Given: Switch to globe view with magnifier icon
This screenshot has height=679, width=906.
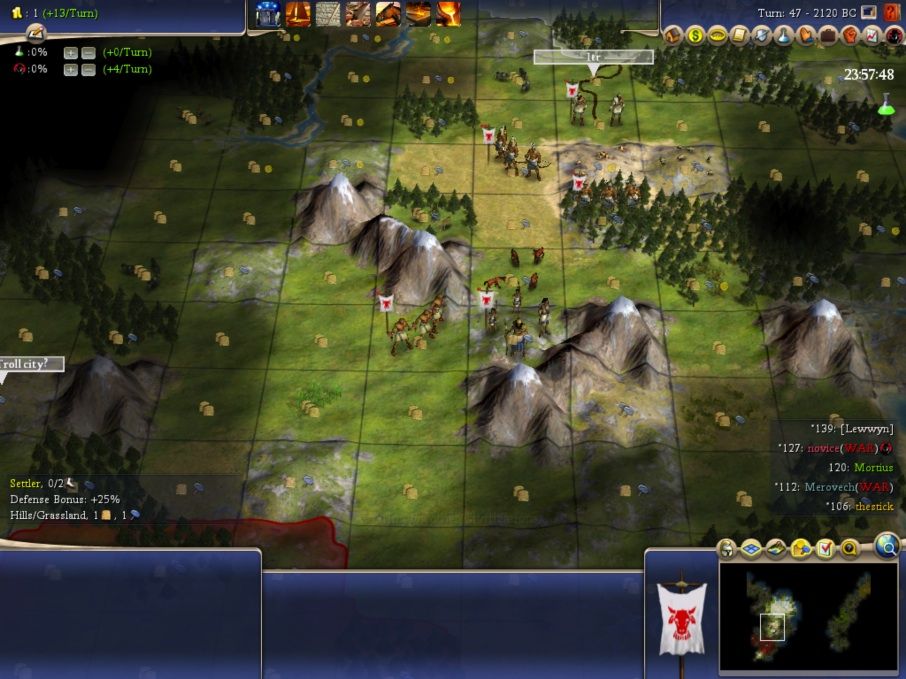Looking at the screenshot, I should pos(885,545).
